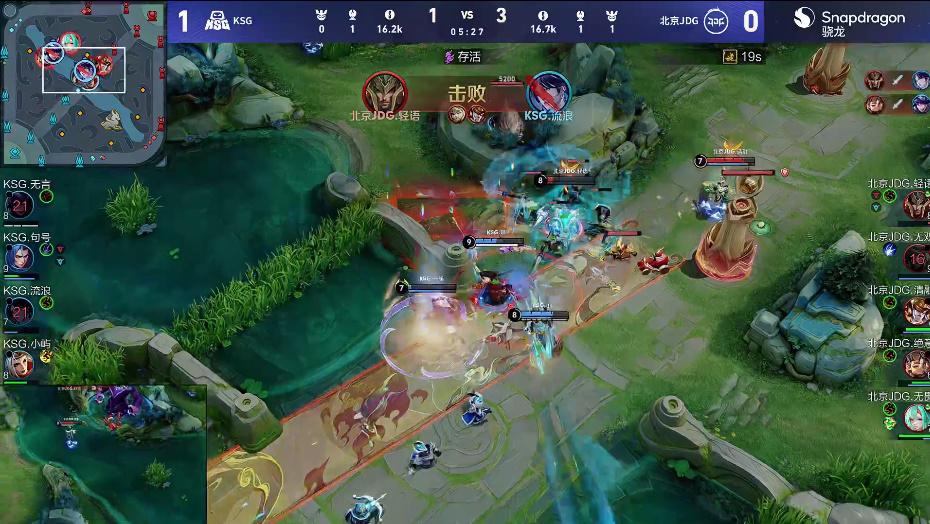Click the 轻语 killer portrait in kill banner

(384, 93)
